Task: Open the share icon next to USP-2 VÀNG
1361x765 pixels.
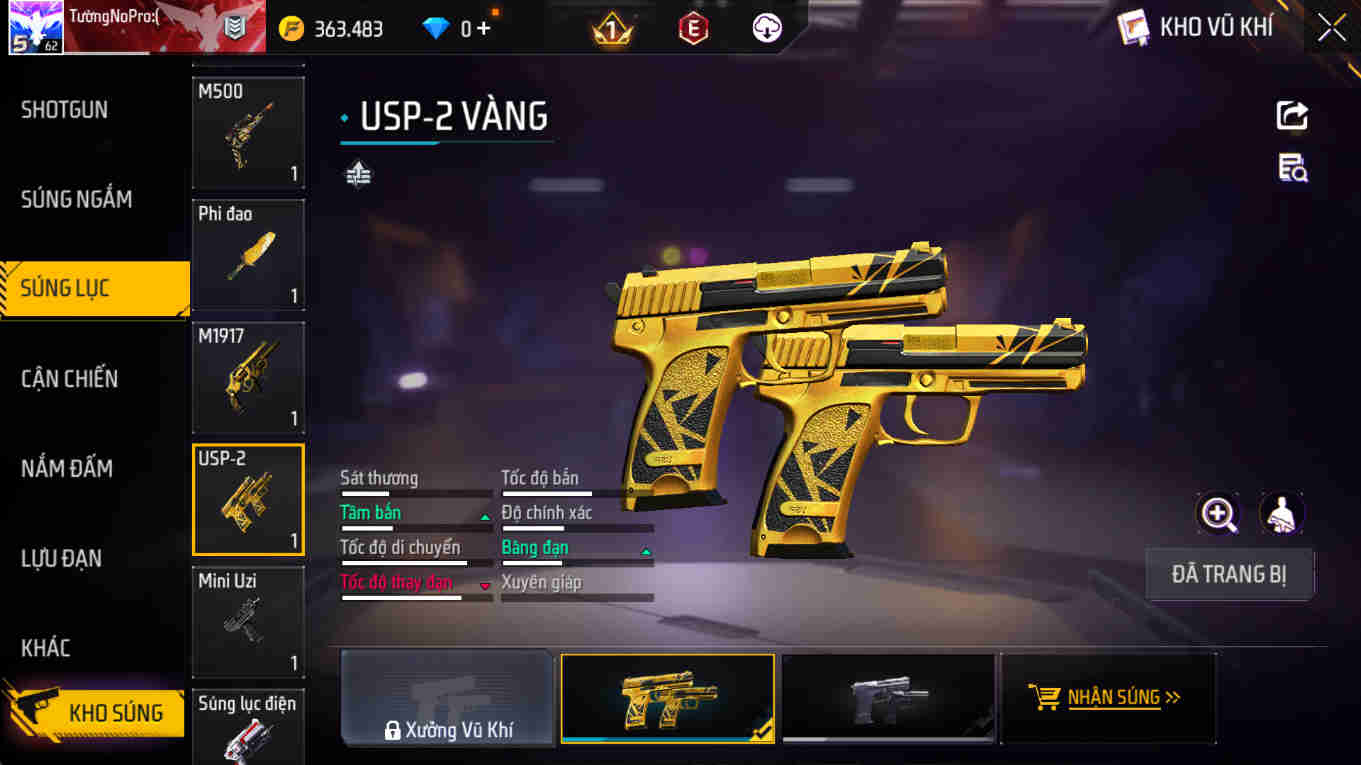Action: tap(1291, 115)
